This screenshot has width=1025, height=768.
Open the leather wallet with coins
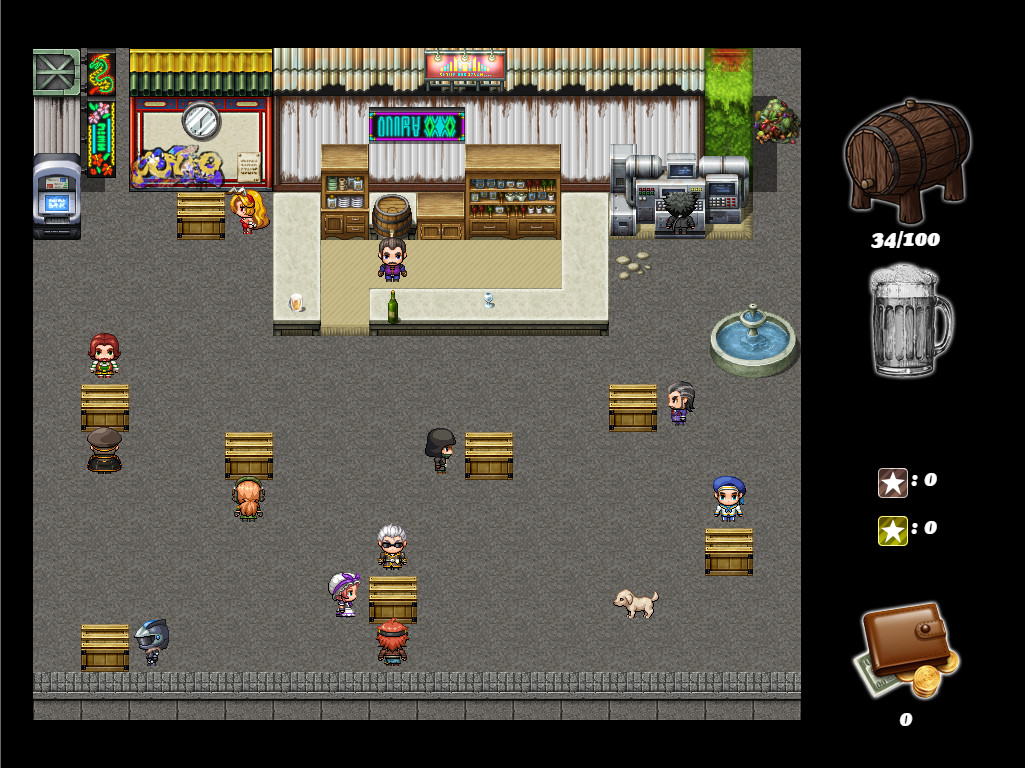point(908,650)
